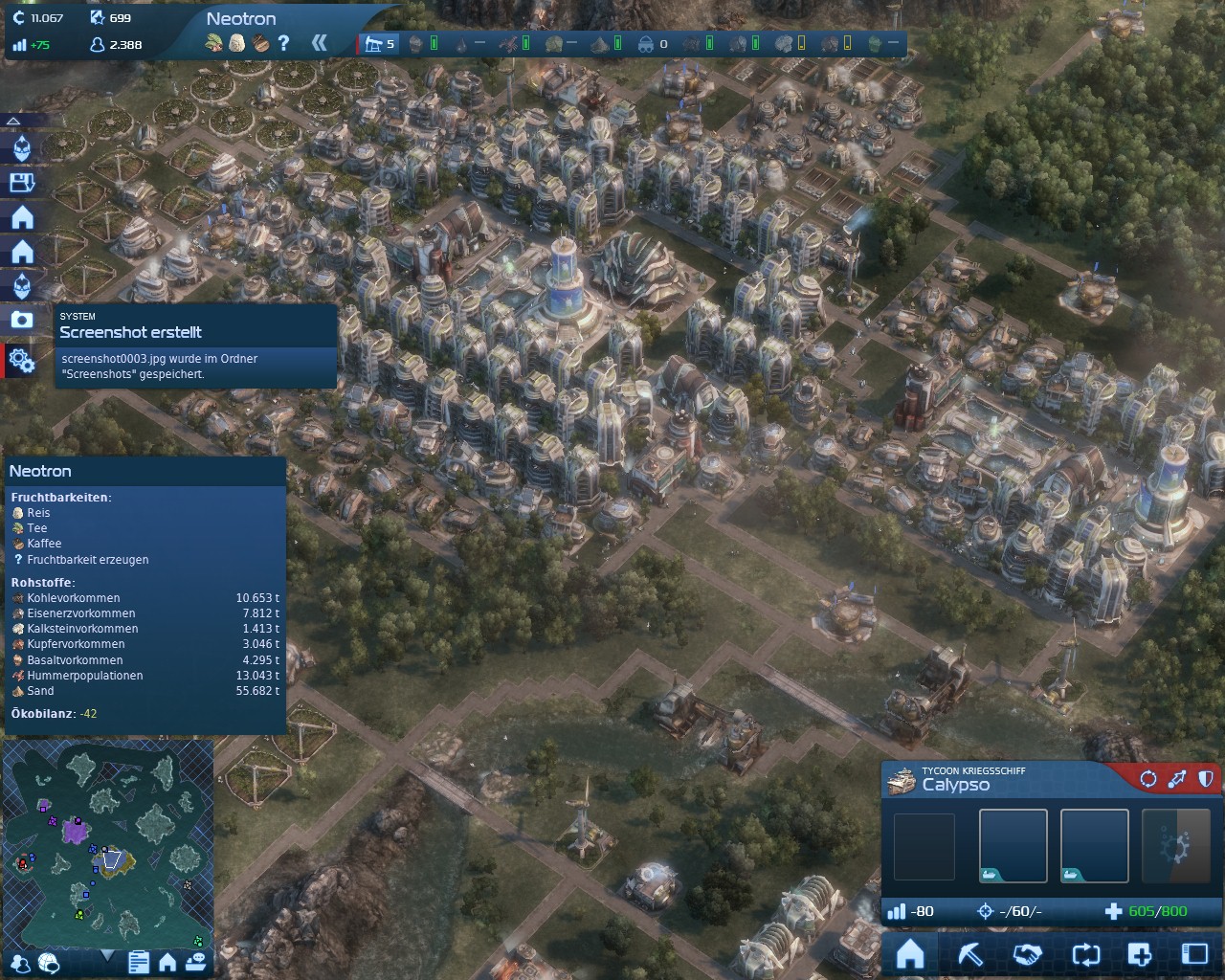This screenshot has height=980, width=1225.
Task: Choose the Calypso attack-move arrow command
Action: (x=1177, y=779)
